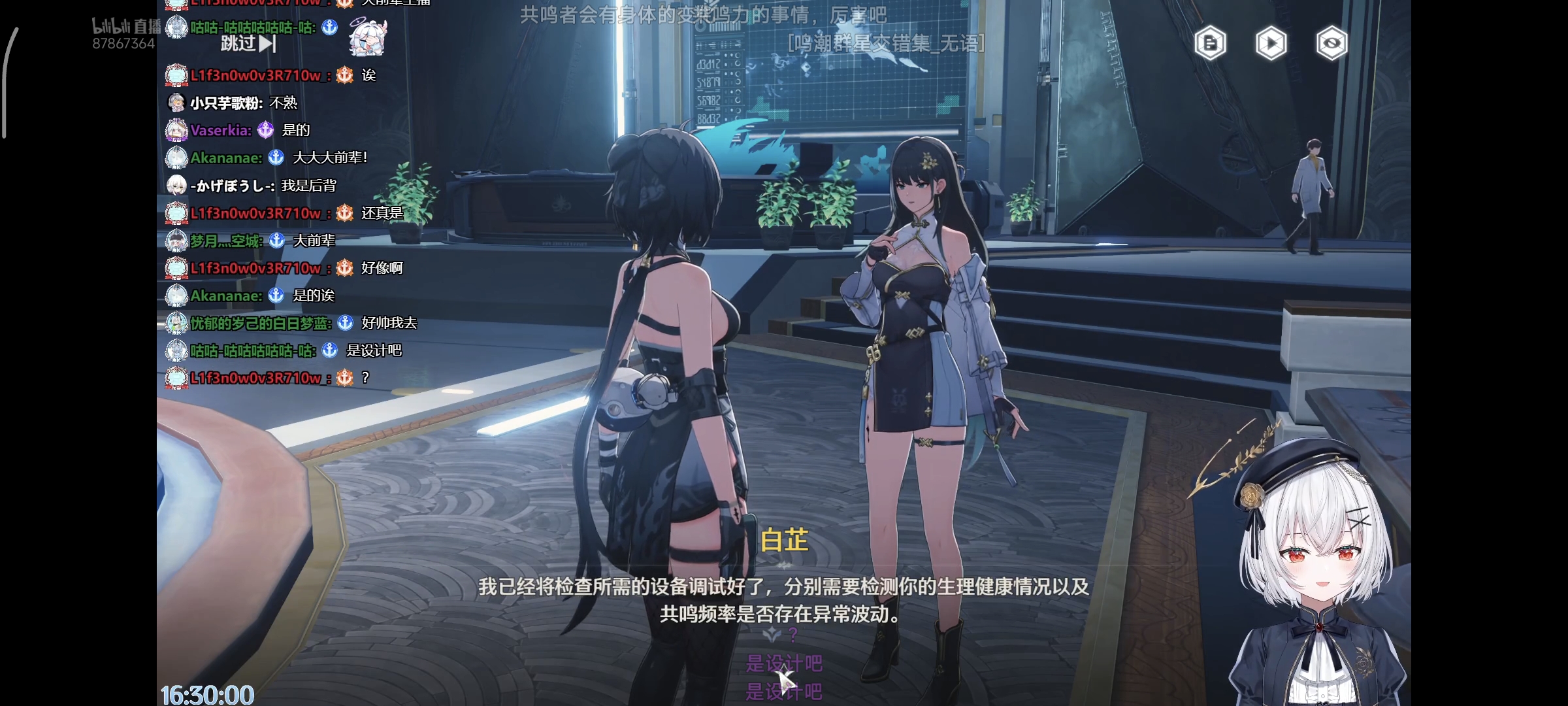The image size is (1568, 706).
Task: Toggle auto-play with the hexagon play icon
Action: pyautogui.click(x=1271, y=44)
